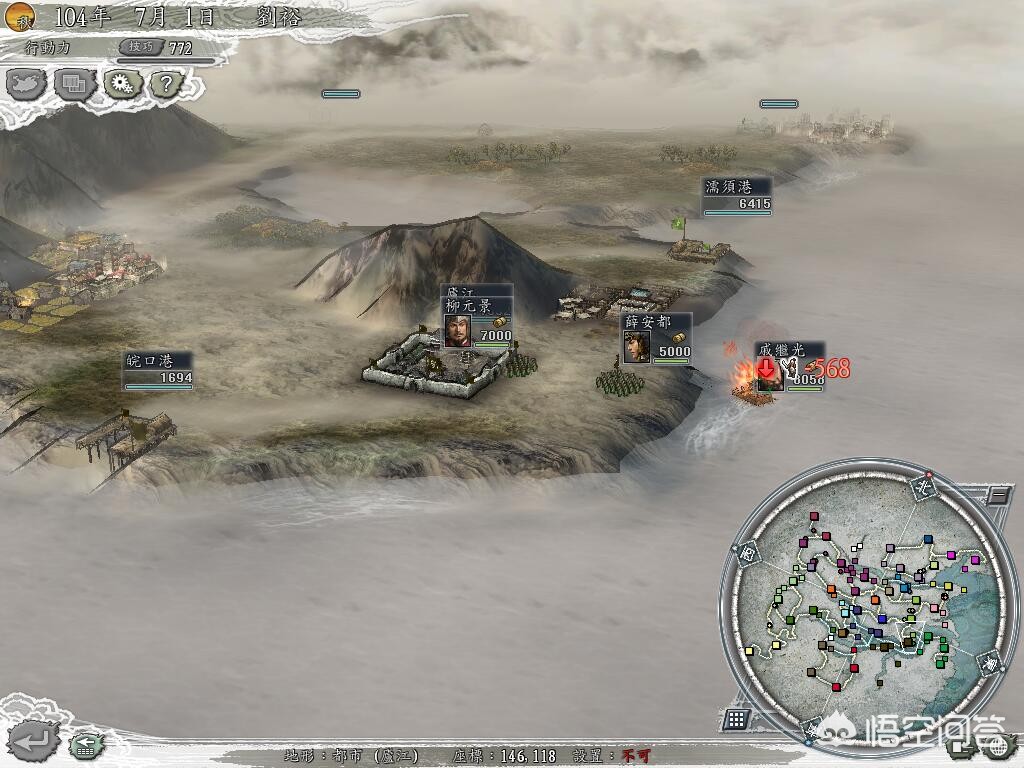
Task: Open the question mark help button
Action: [167, 85]
